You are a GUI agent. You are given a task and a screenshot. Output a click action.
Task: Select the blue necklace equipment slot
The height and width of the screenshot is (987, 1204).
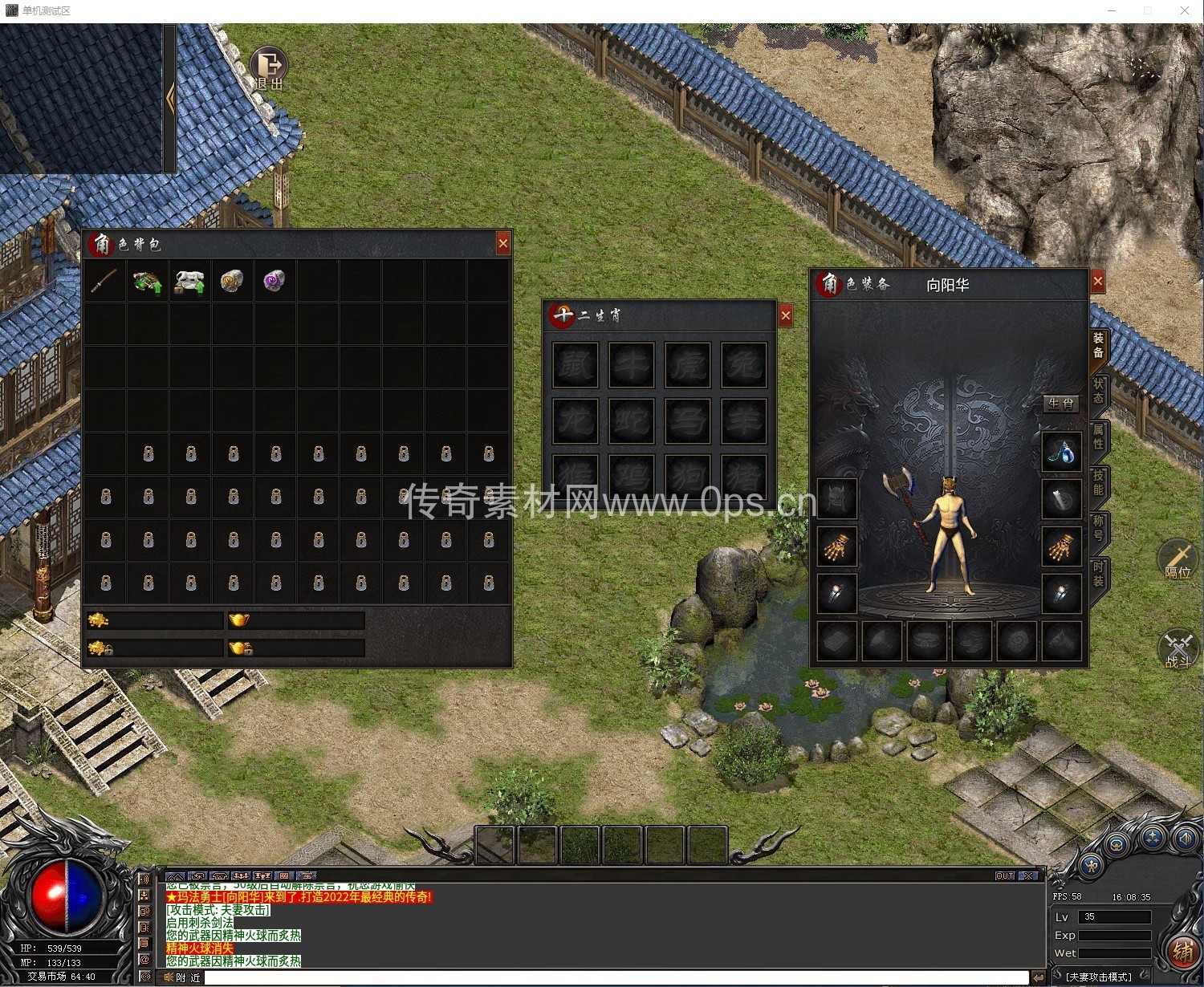click(1060, 453)
